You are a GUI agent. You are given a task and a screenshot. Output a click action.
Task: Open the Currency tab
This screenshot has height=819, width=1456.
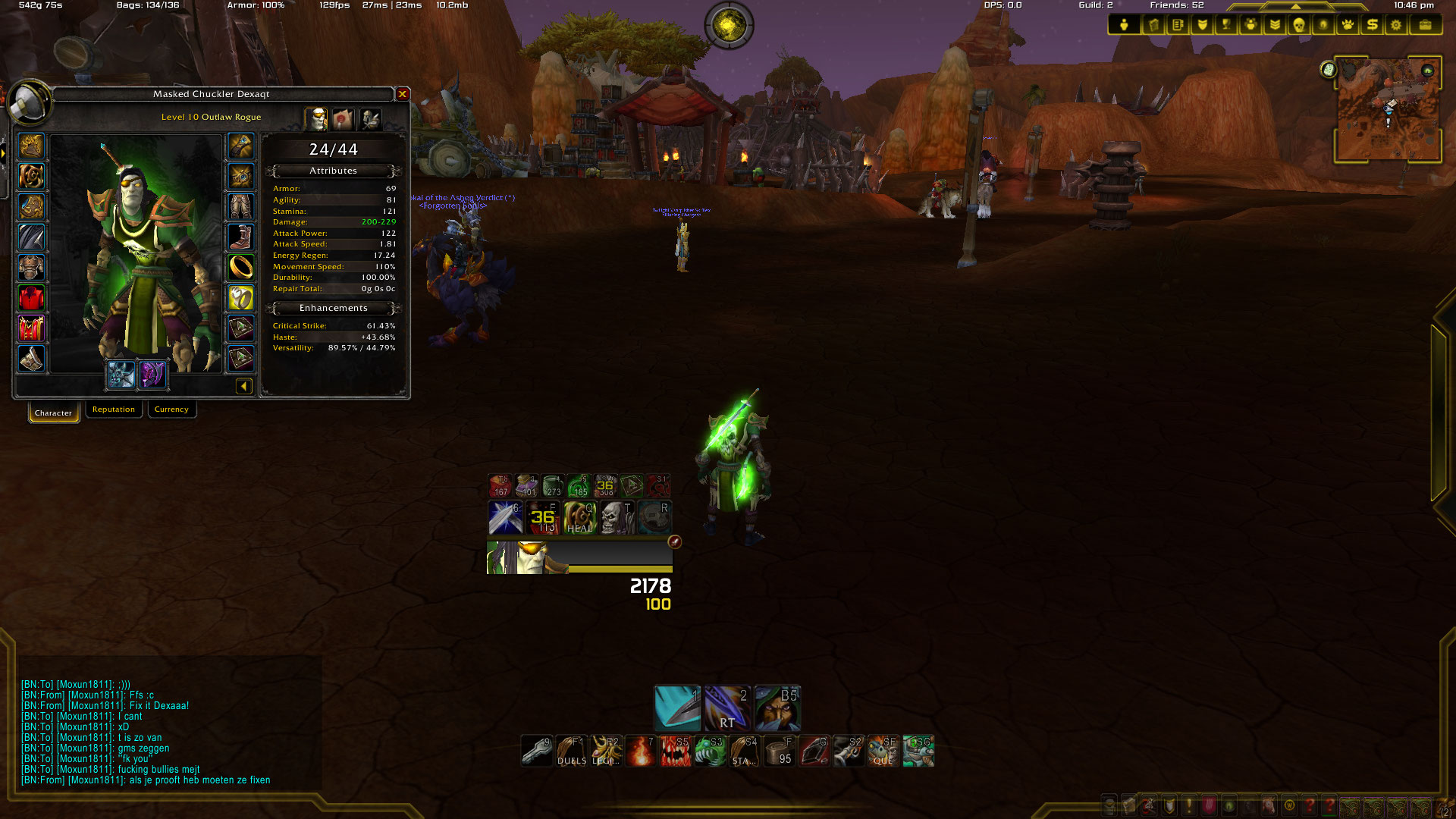point(171,409)
